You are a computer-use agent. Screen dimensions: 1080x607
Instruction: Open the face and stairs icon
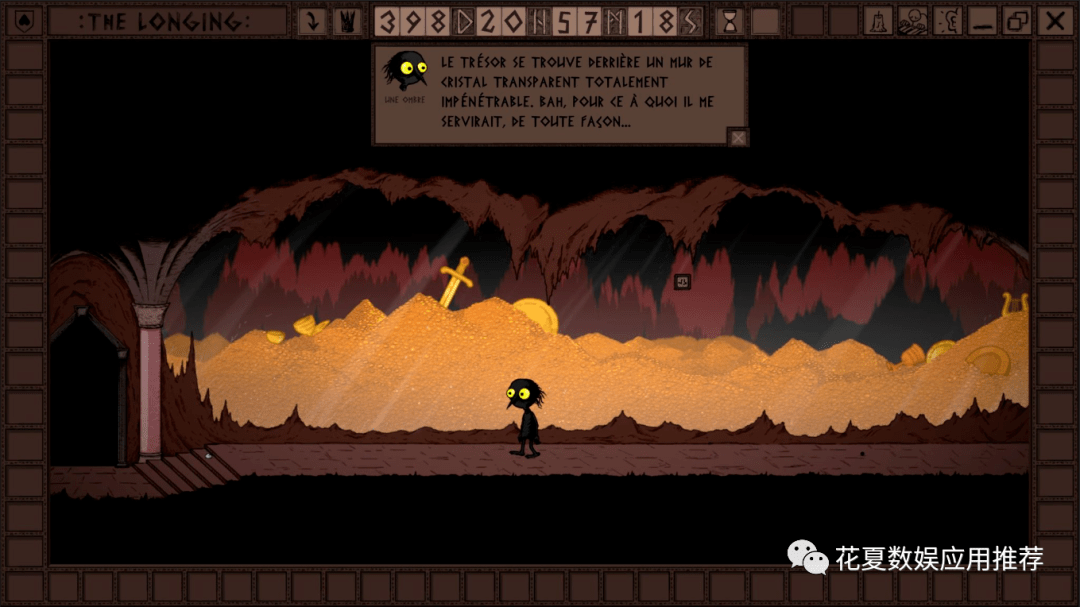(912, 21)
